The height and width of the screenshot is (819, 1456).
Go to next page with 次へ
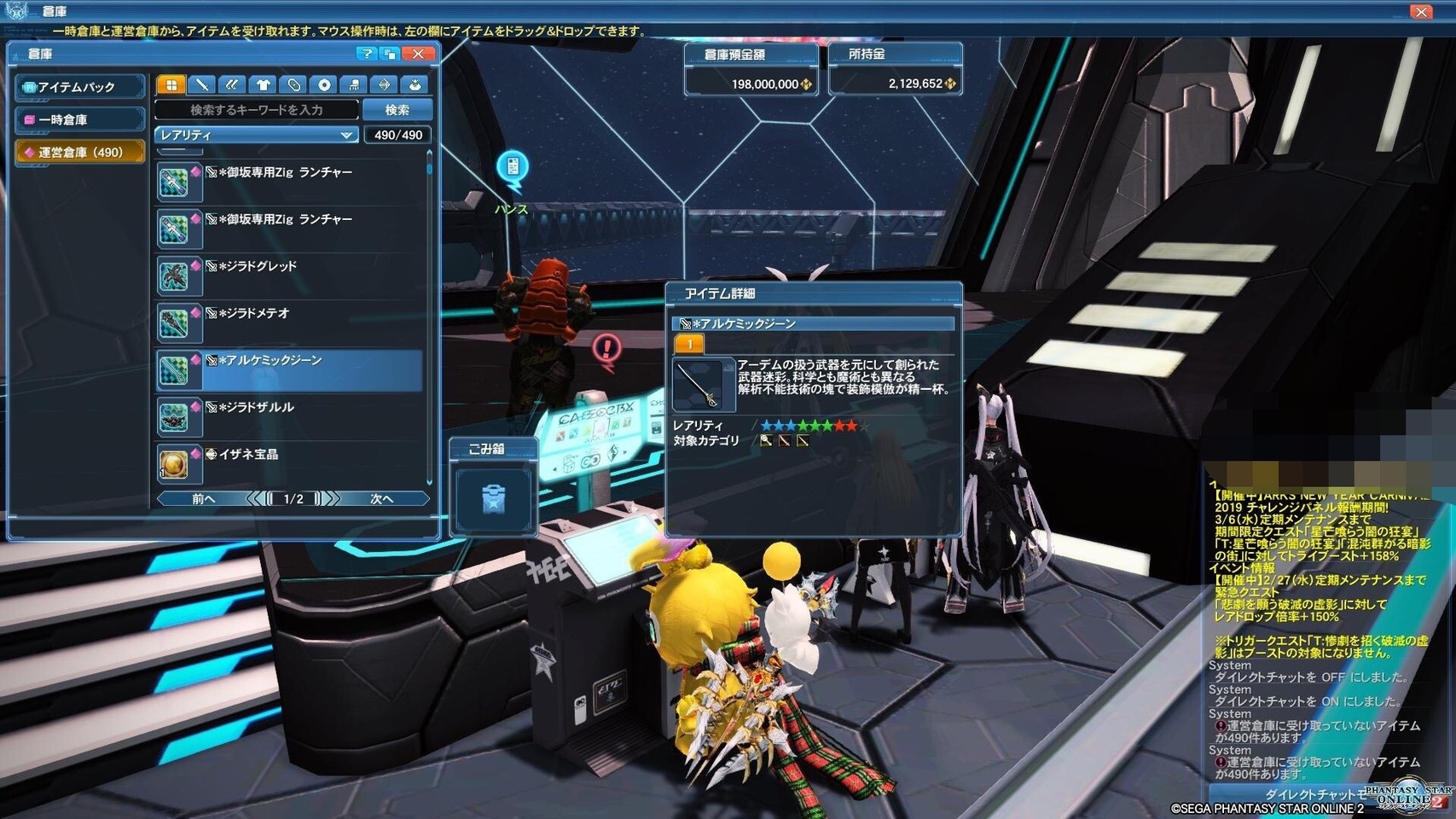coord(382,499)
